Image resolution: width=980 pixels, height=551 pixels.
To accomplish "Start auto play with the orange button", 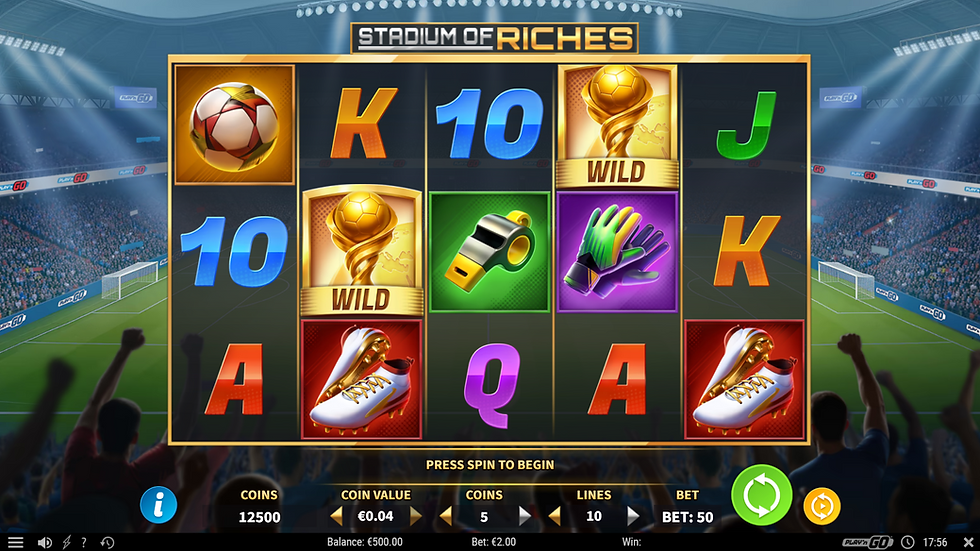I will pyautogui.click(x=822, y=506).
